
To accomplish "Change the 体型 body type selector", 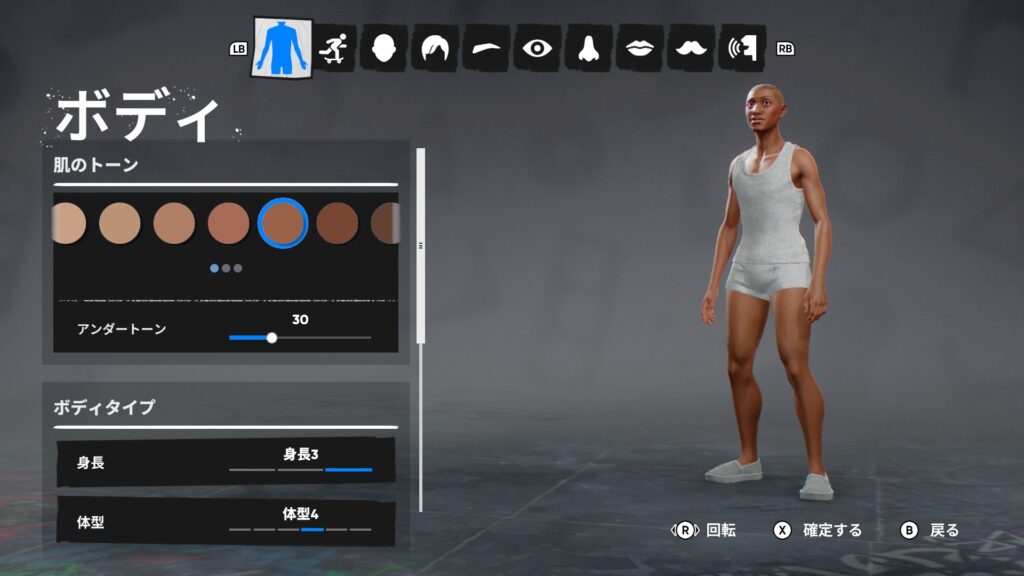I will coord(300,522).
